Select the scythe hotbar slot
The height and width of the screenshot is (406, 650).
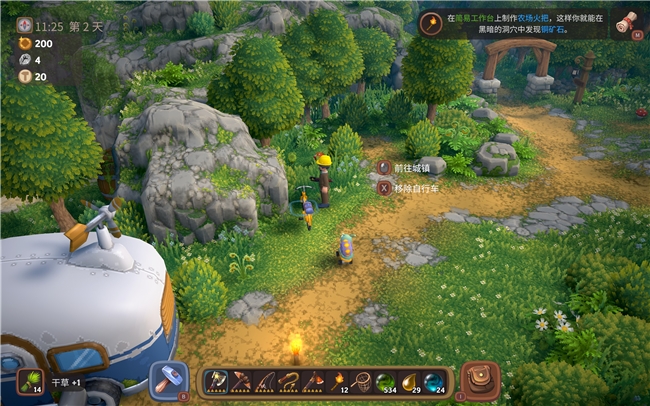pyautogui.click(x=289, y=381)
